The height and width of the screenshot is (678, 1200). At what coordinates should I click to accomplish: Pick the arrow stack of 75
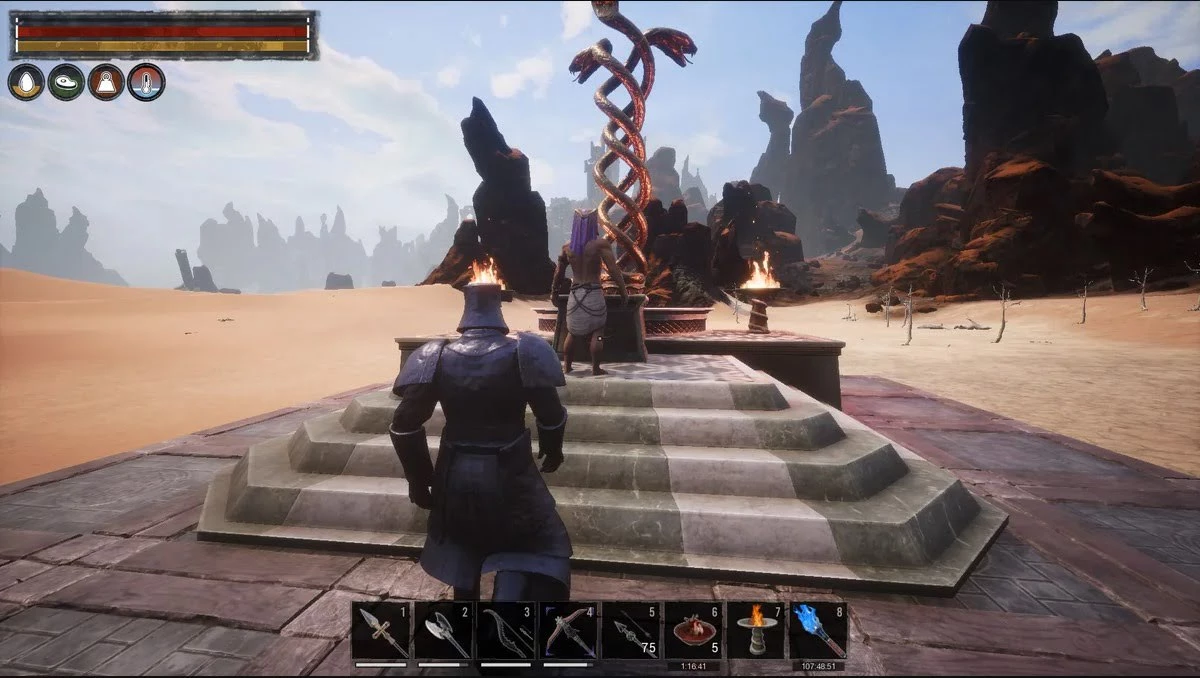point(631,631)
